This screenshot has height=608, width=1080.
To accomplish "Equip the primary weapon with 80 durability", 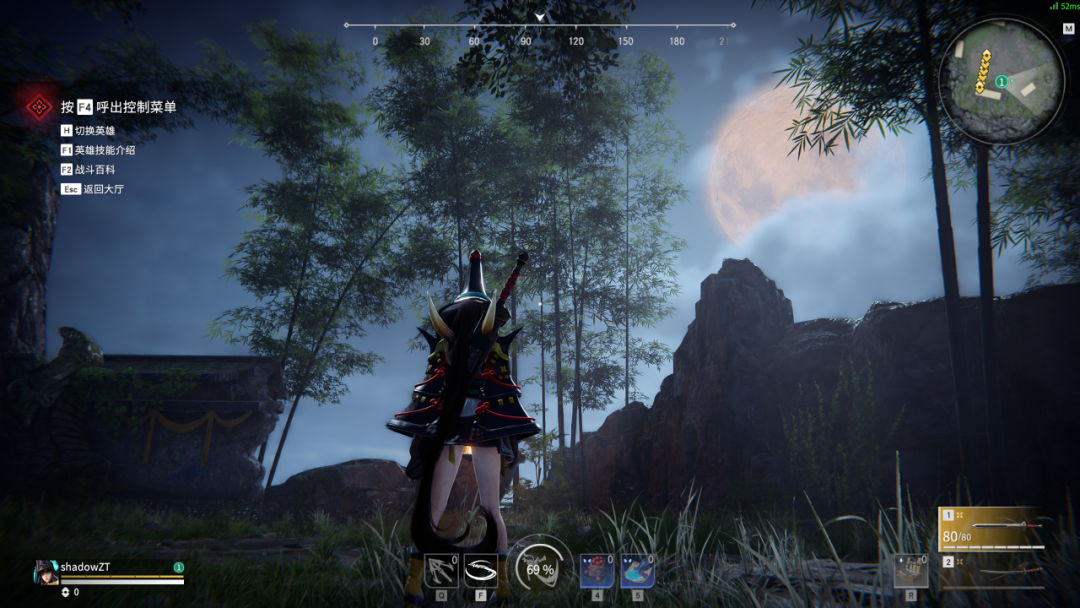I will 992,529.
